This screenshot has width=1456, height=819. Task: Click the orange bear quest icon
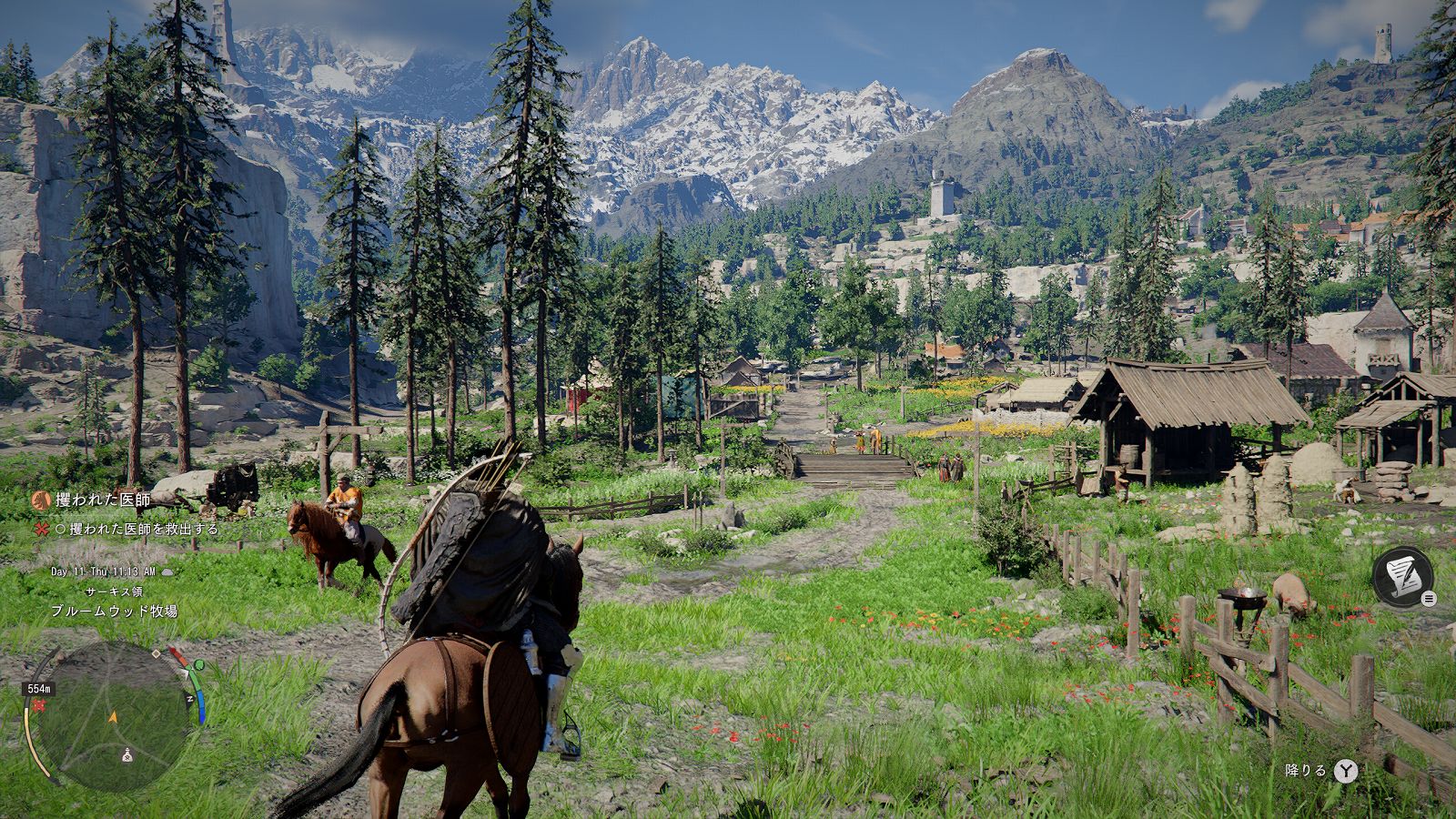40,500
